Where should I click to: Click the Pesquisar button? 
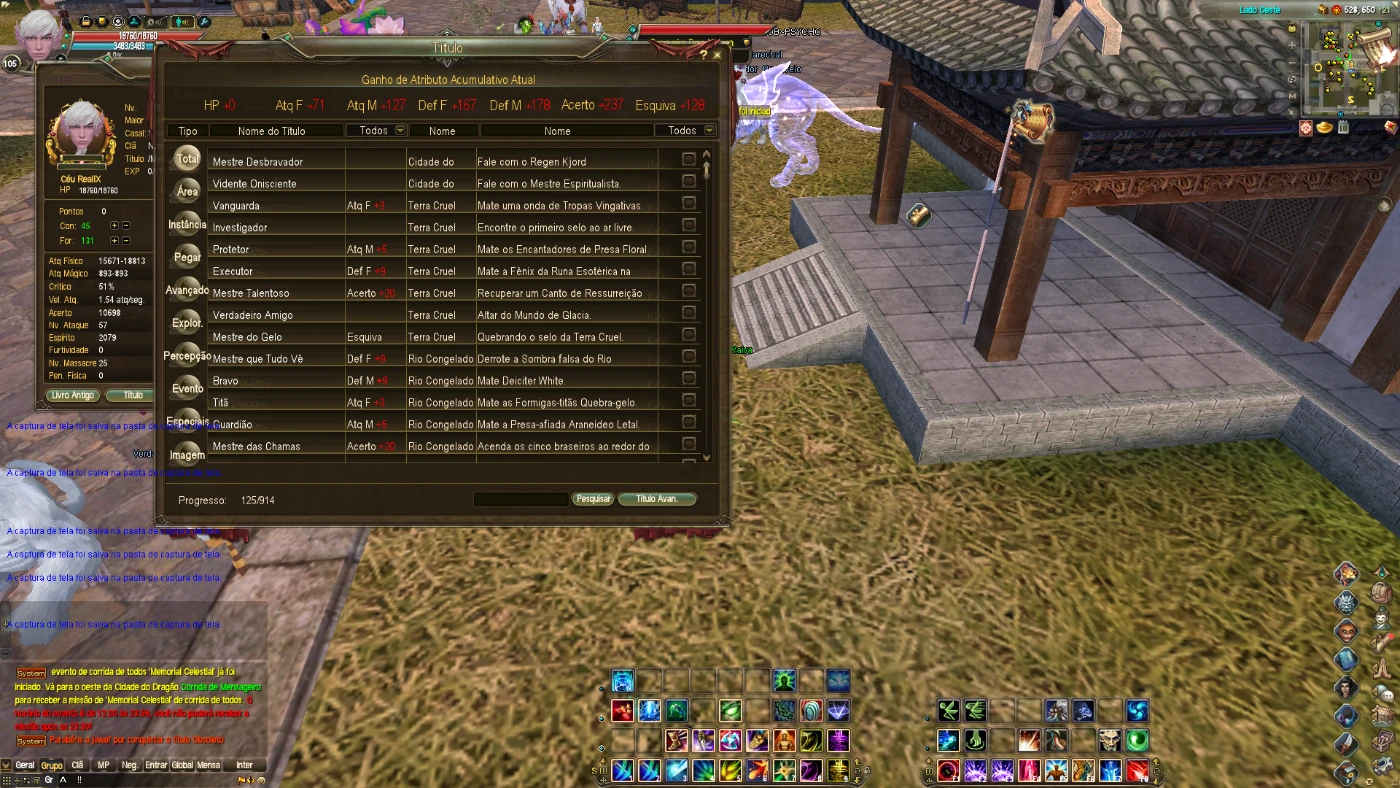tap(592, 498)
